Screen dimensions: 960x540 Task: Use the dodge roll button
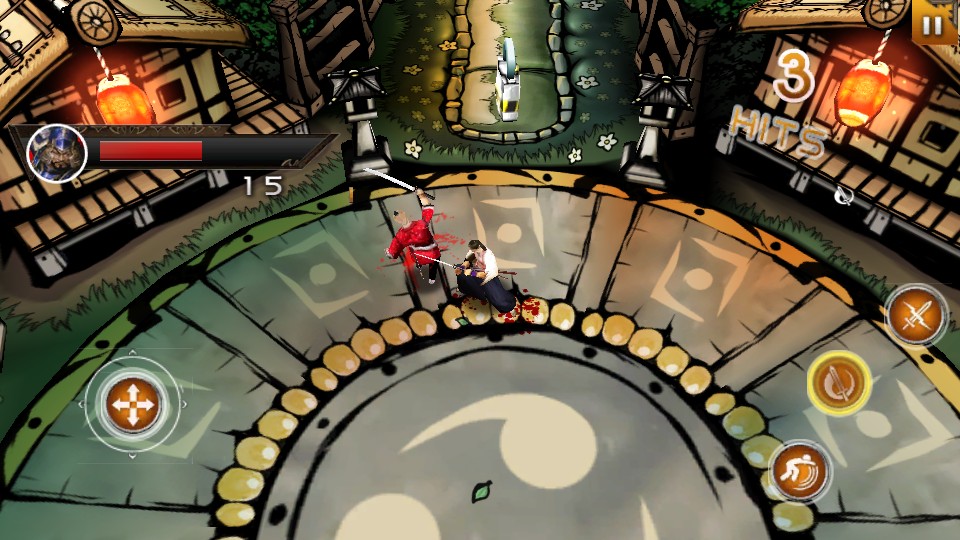[800, 471]
